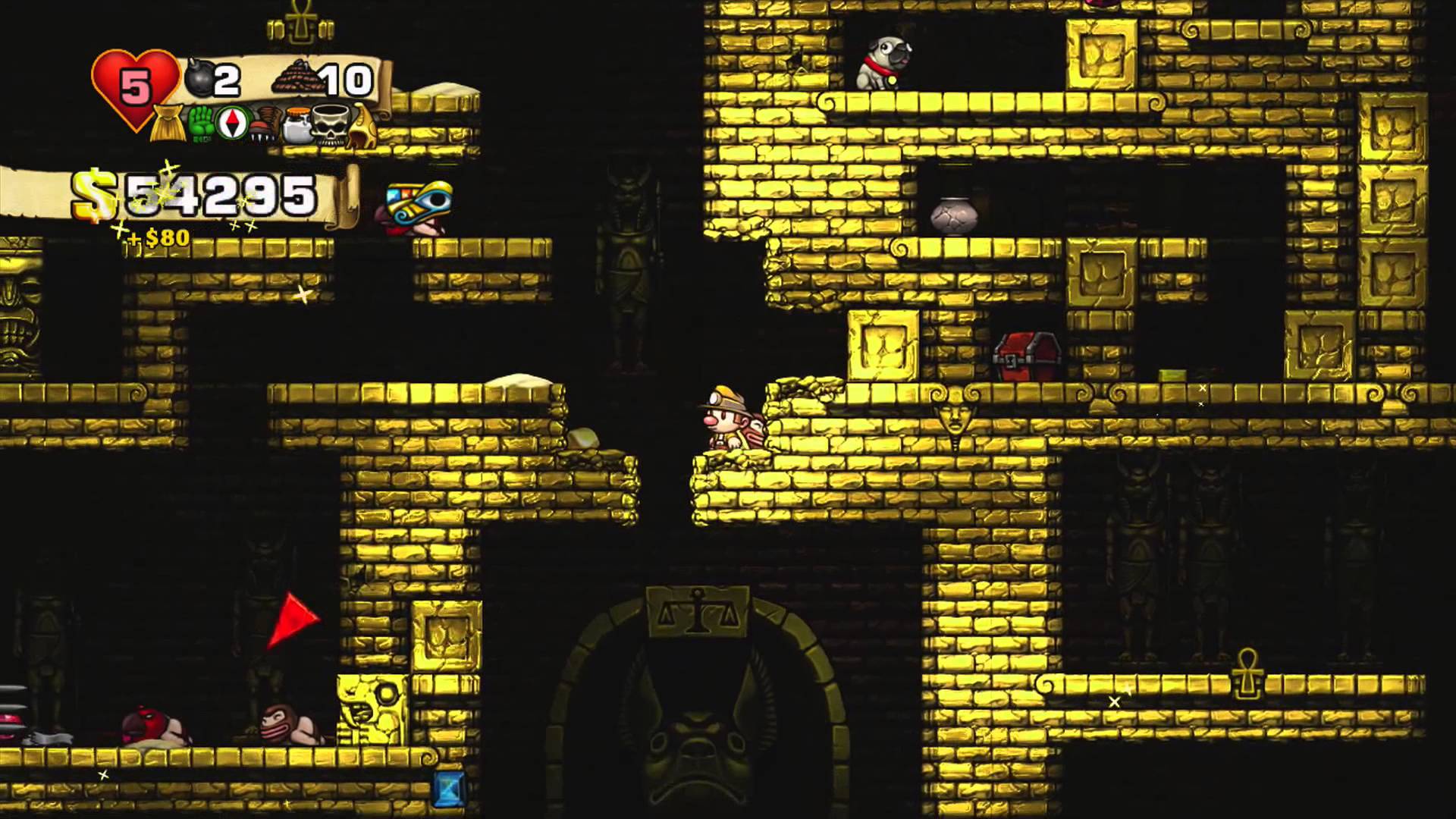Select the Kapala skull cup icon
1456x819 pixels.
(331, 126)
